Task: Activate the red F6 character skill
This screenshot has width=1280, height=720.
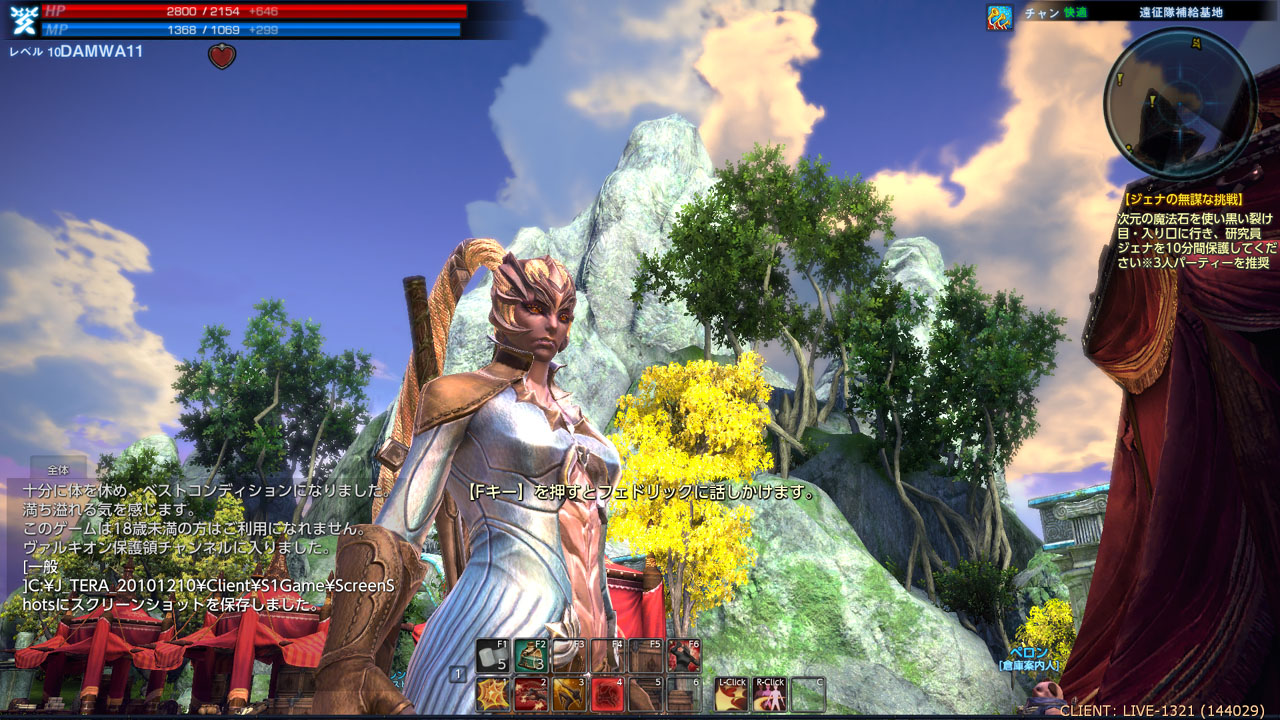Action: (684, 656)
